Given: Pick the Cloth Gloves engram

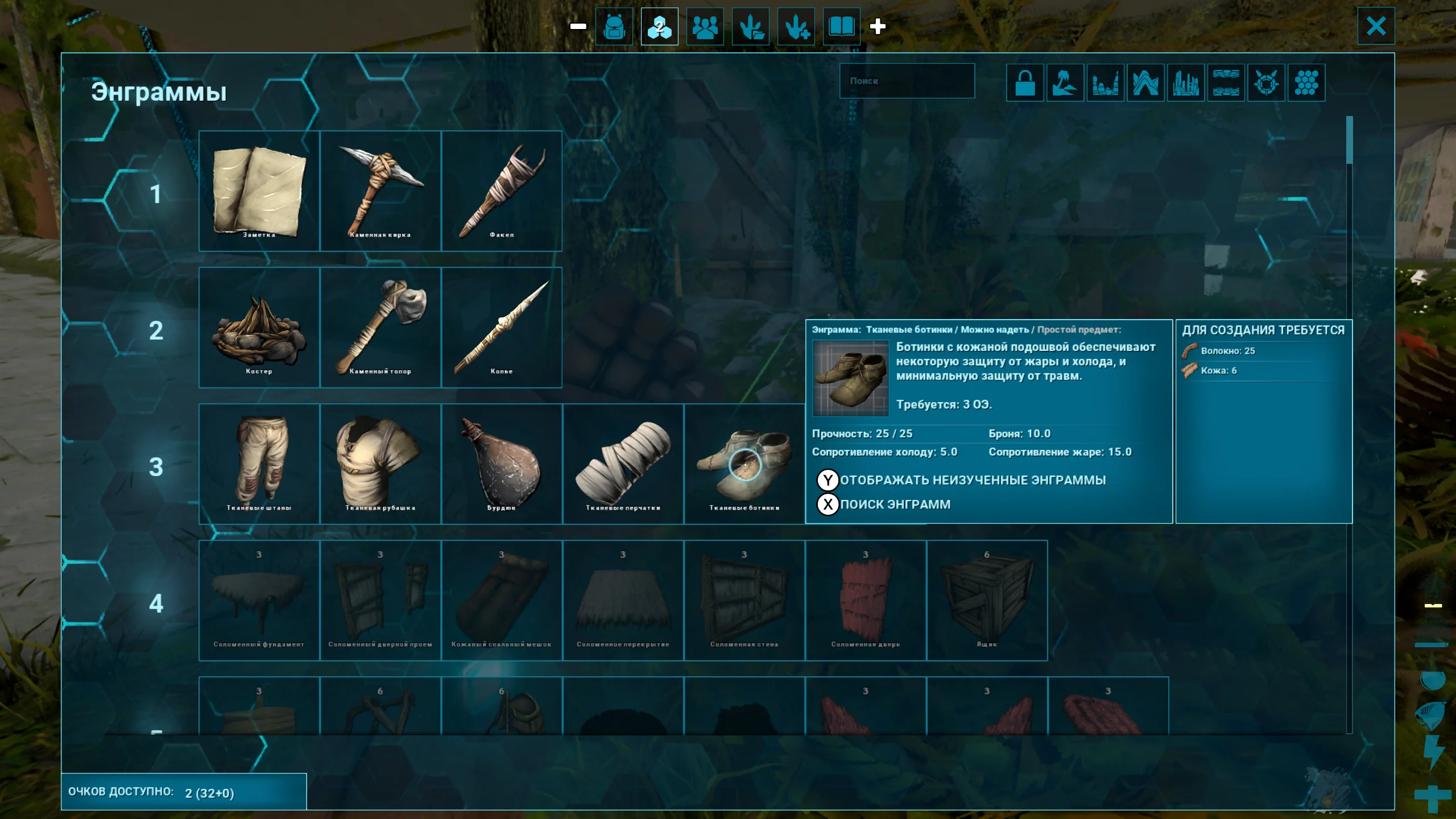Looking at the screenshot, I should 623,464.
